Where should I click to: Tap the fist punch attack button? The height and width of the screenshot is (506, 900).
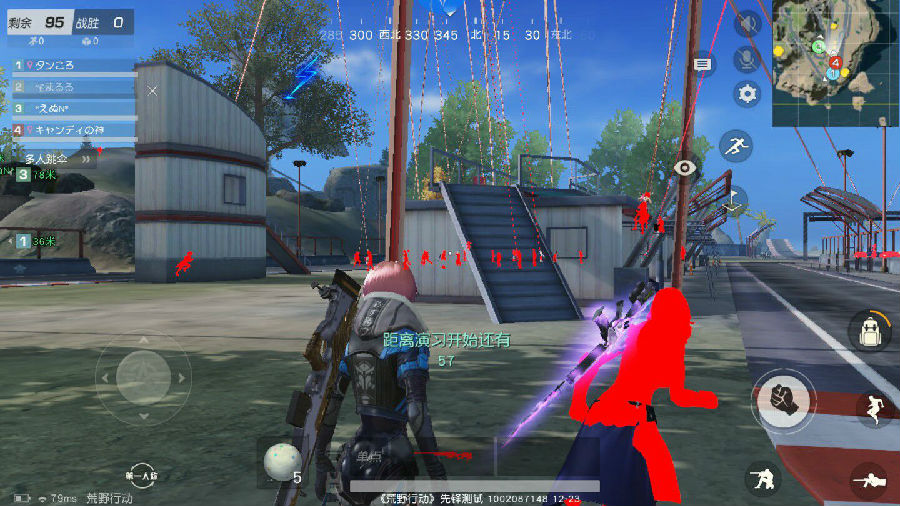(x=784, y=399)
